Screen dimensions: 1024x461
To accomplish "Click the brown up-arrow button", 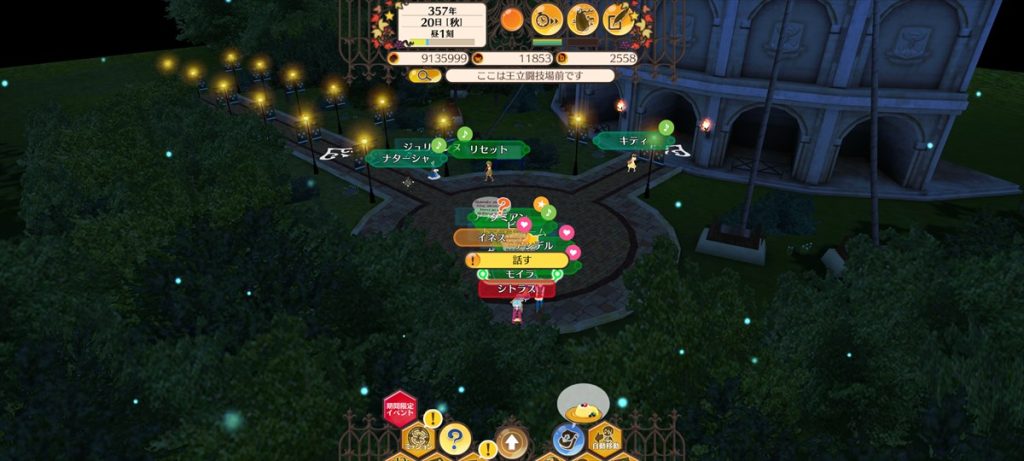I will point(510,440).
